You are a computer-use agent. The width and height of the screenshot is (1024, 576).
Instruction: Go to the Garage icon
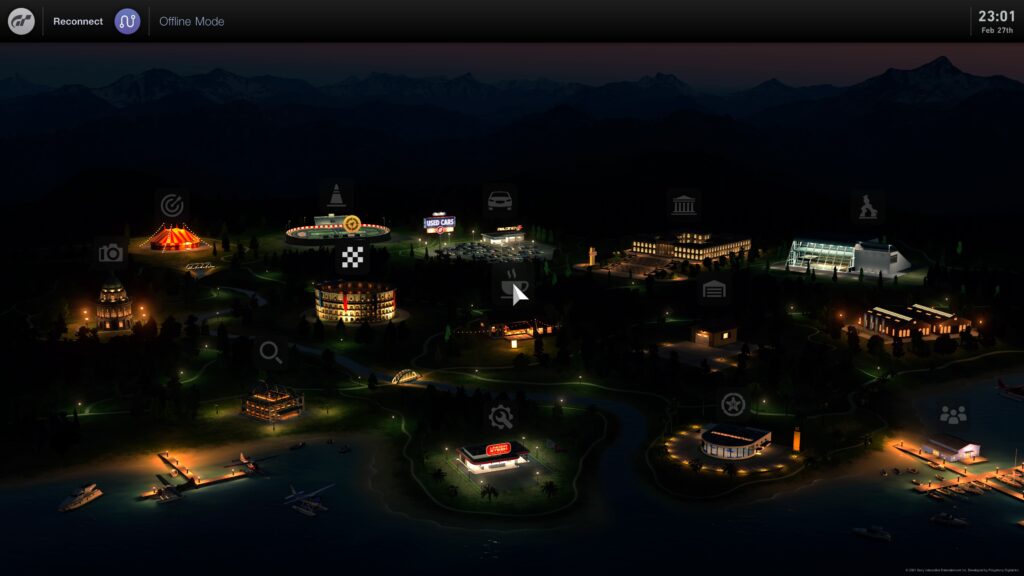[x=713, y=290]
